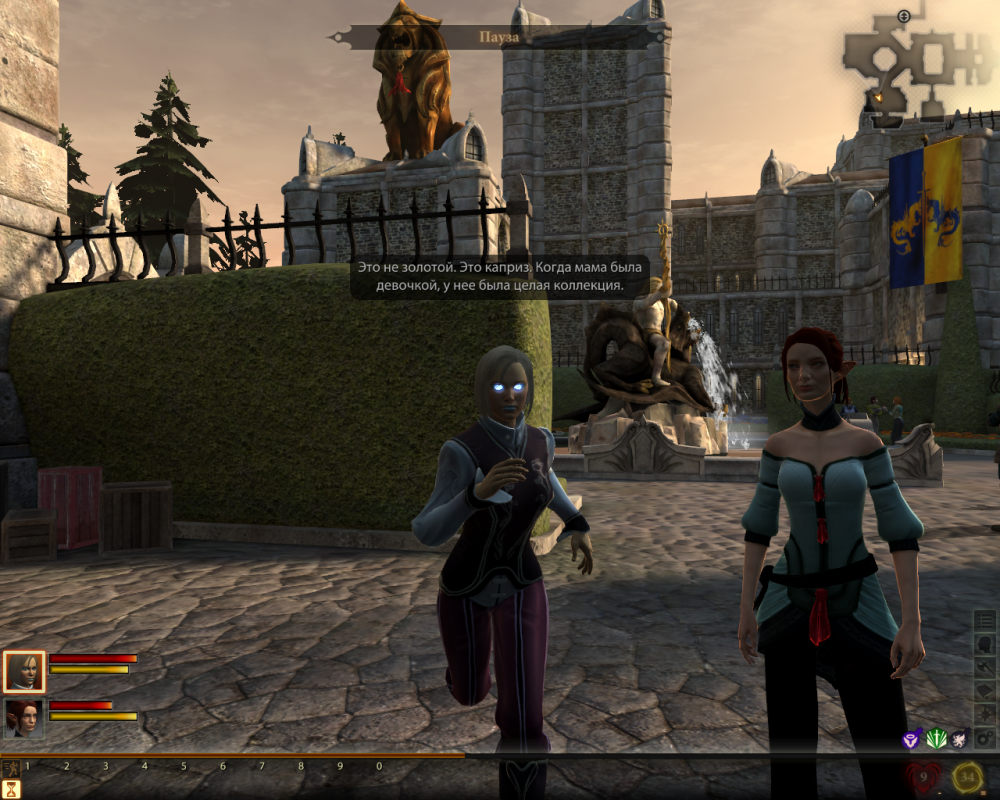This screenshot has height=800, width=1000.
Task: Use the red heart health potion
Action: pyautogui.click(x=921, y=775)
